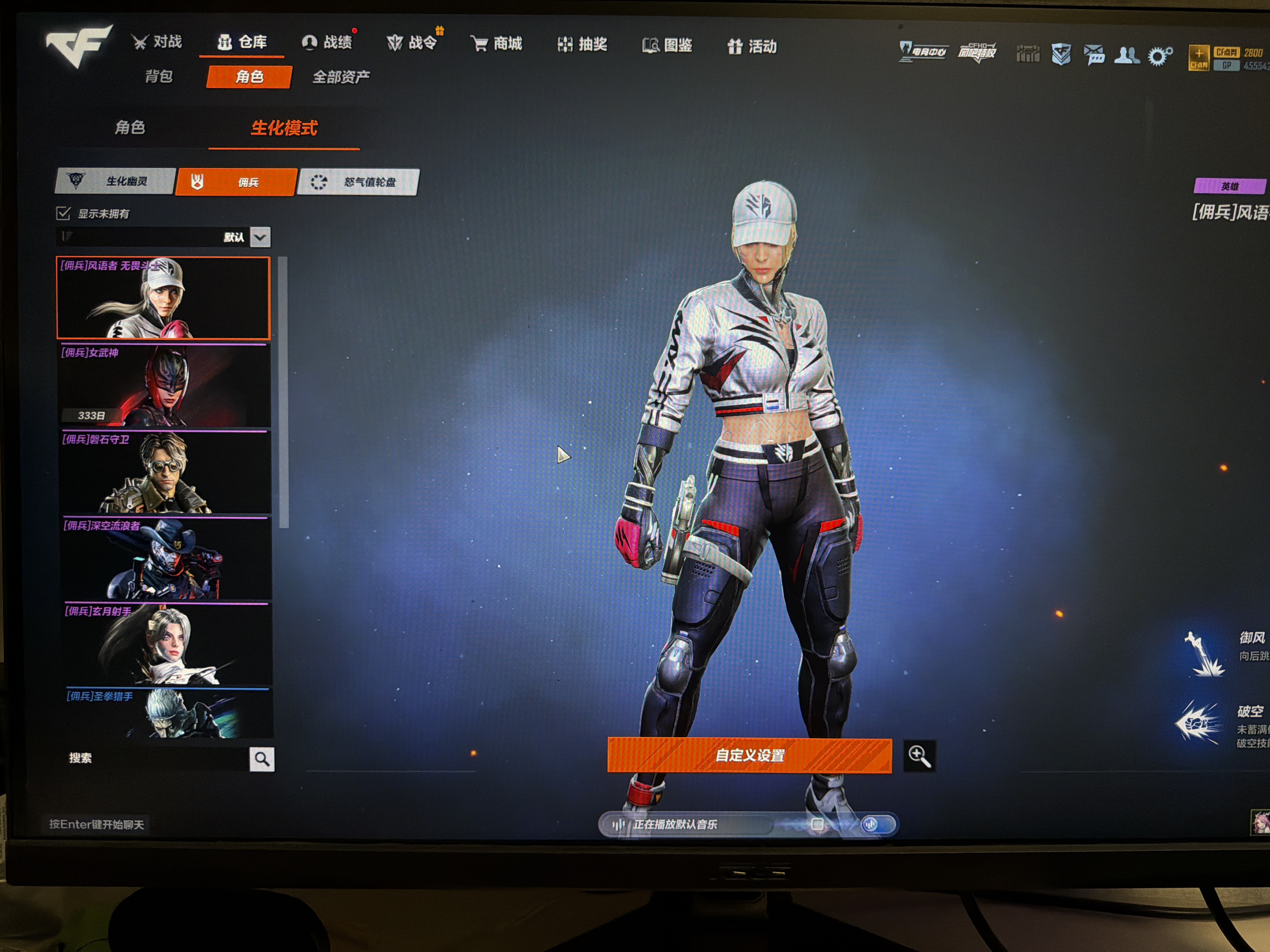Open the 活动 events menu
The width and height of the screenshot is (1270, 952).
click(x=752, y=47)
